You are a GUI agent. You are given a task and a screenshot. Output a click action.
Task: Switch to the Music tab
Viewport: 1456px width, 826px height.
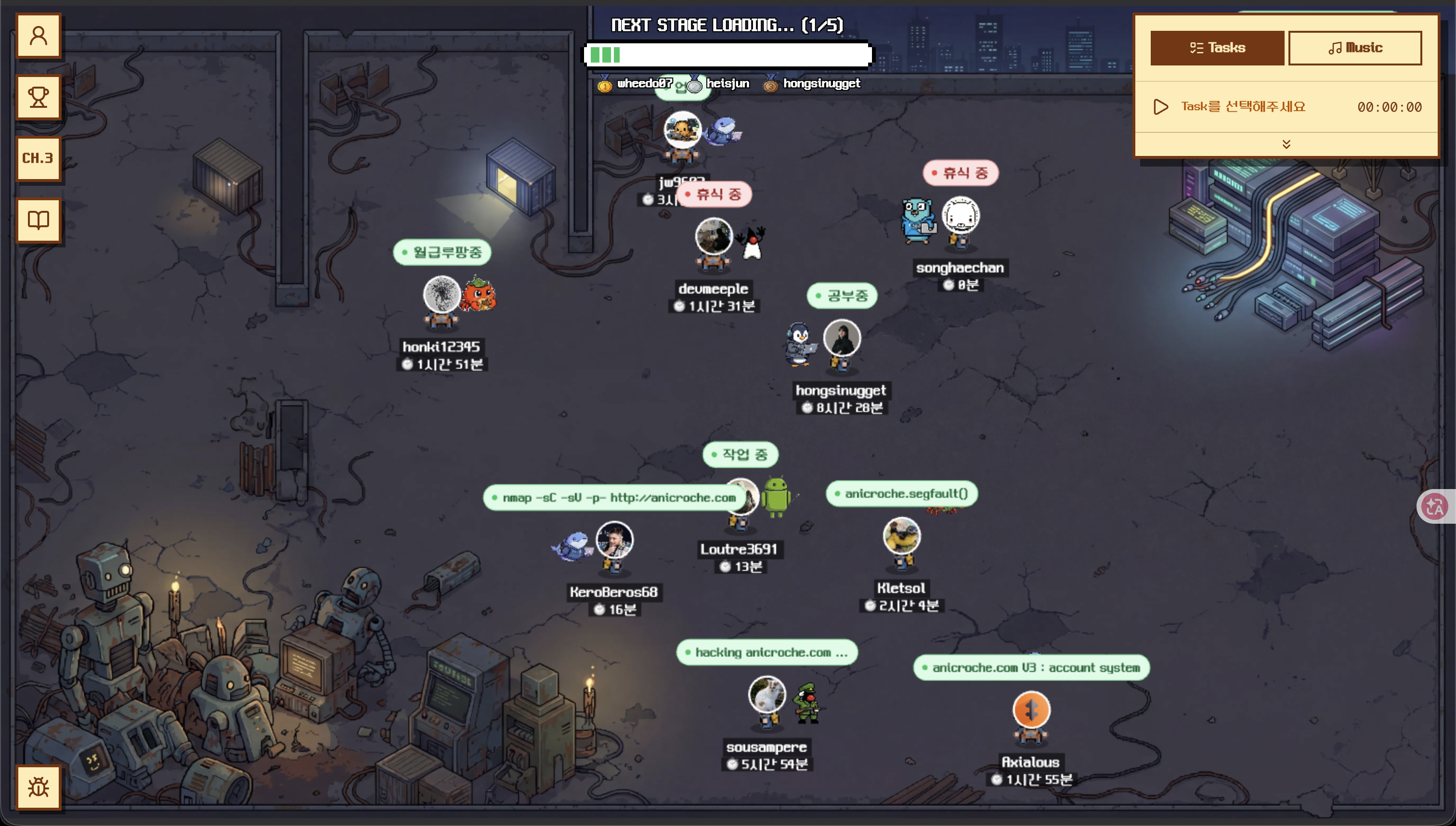[1355, 48]
